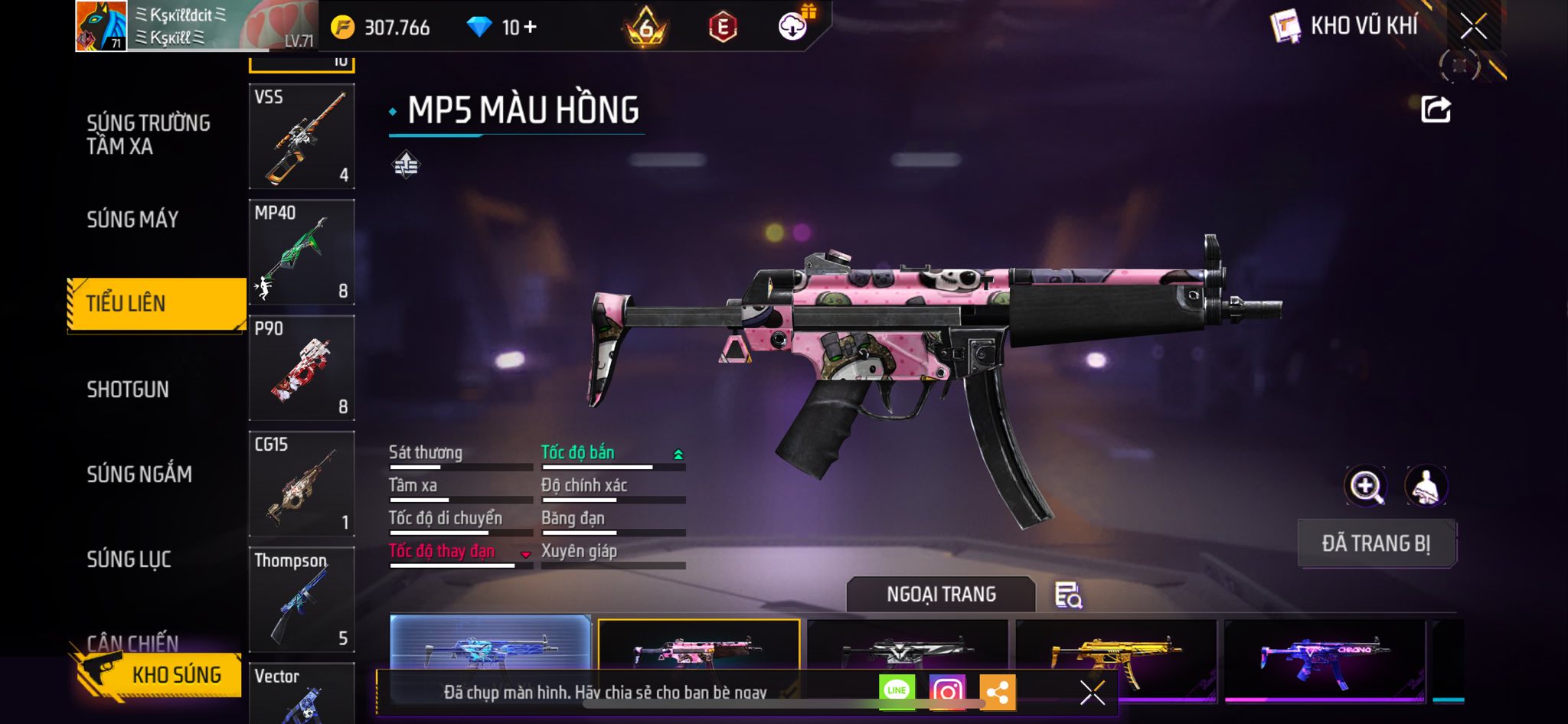Switch to Súng Trường Tầm Xa category
This screenshot has height=724, width=1568.
[x=148, y=135]
